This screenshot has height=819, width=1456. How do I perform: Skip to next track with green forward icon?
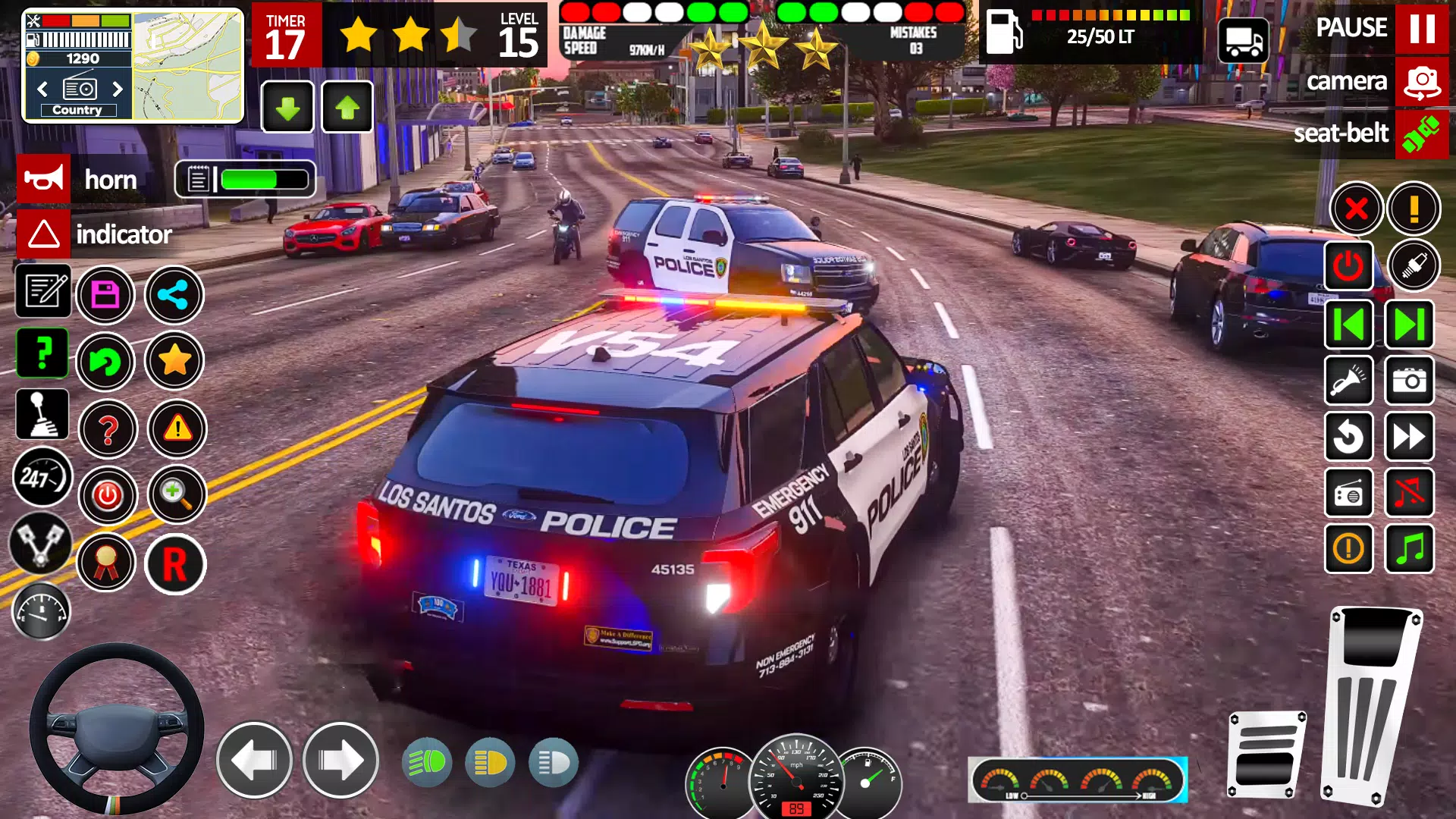[x=1409, y=325]
